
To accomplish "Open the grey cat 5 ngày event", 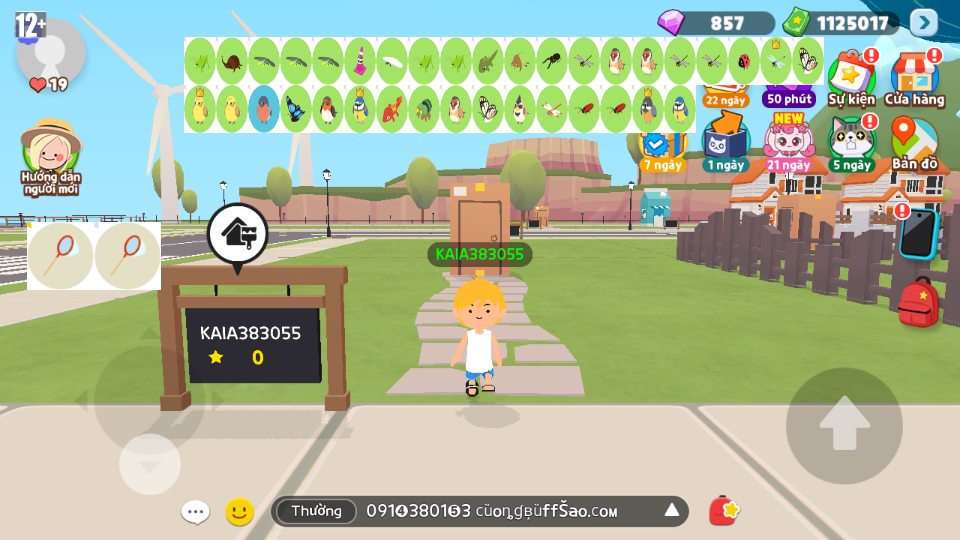I will pos(852,142).
